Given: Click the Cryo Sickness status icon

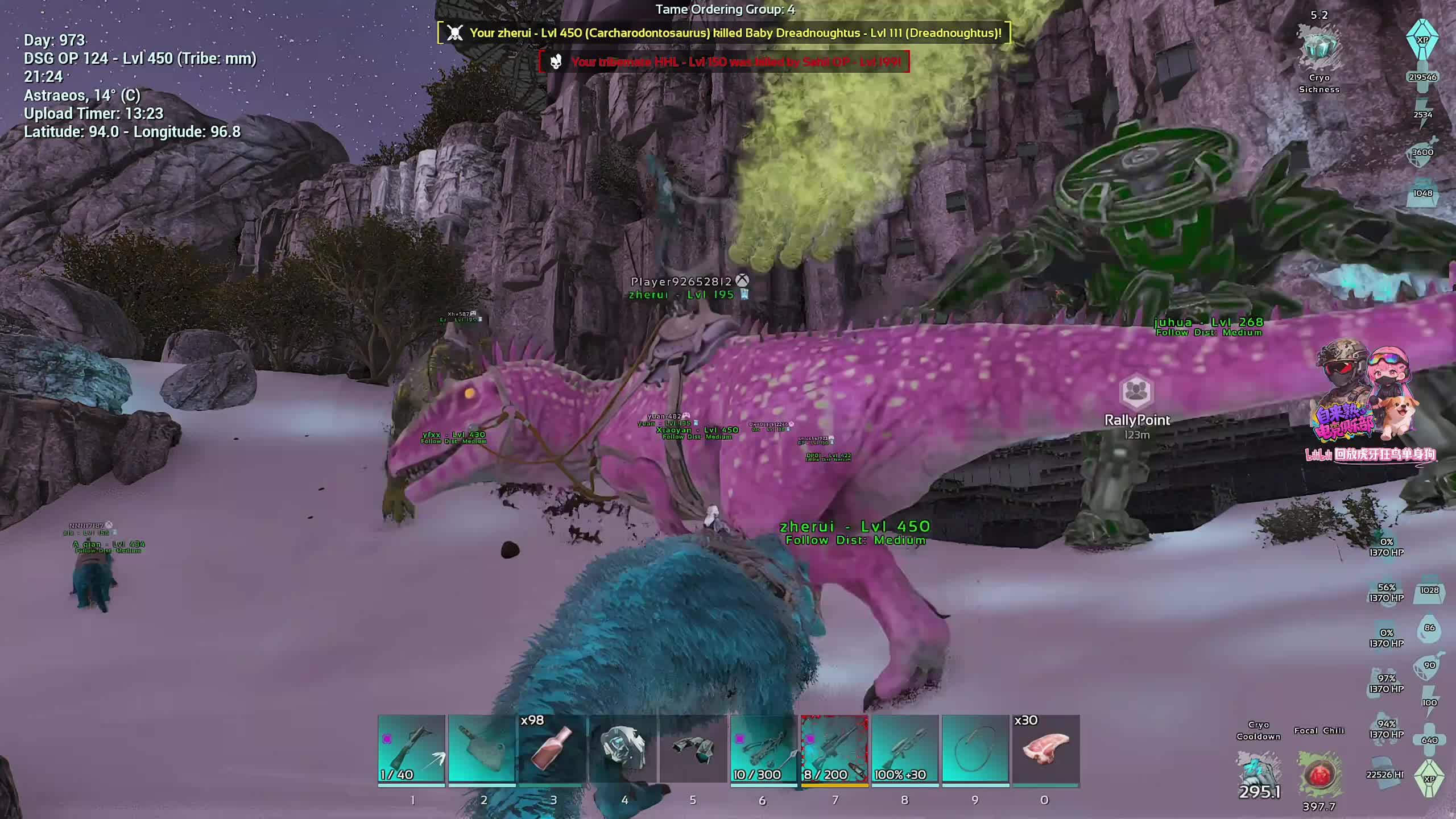Looking at the screenshot, I should point(1319,48).
